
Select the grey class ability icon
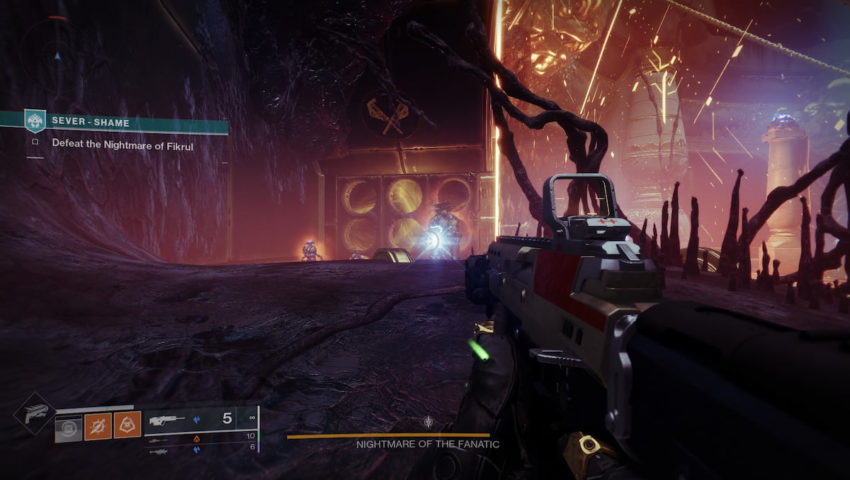(x=69, y=425)
